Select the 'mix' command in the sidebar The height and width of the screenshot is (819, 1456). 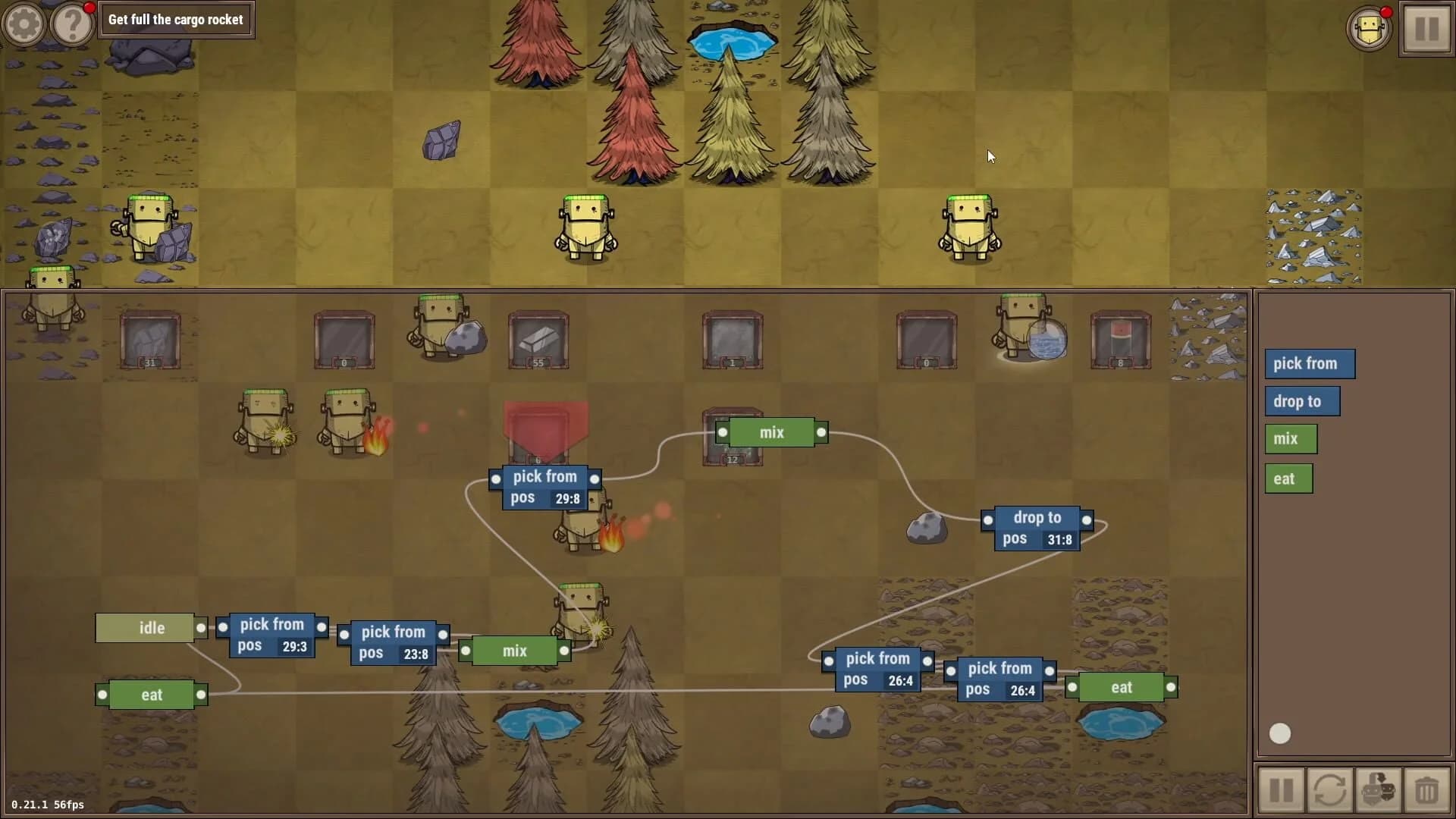[1290, 438]
